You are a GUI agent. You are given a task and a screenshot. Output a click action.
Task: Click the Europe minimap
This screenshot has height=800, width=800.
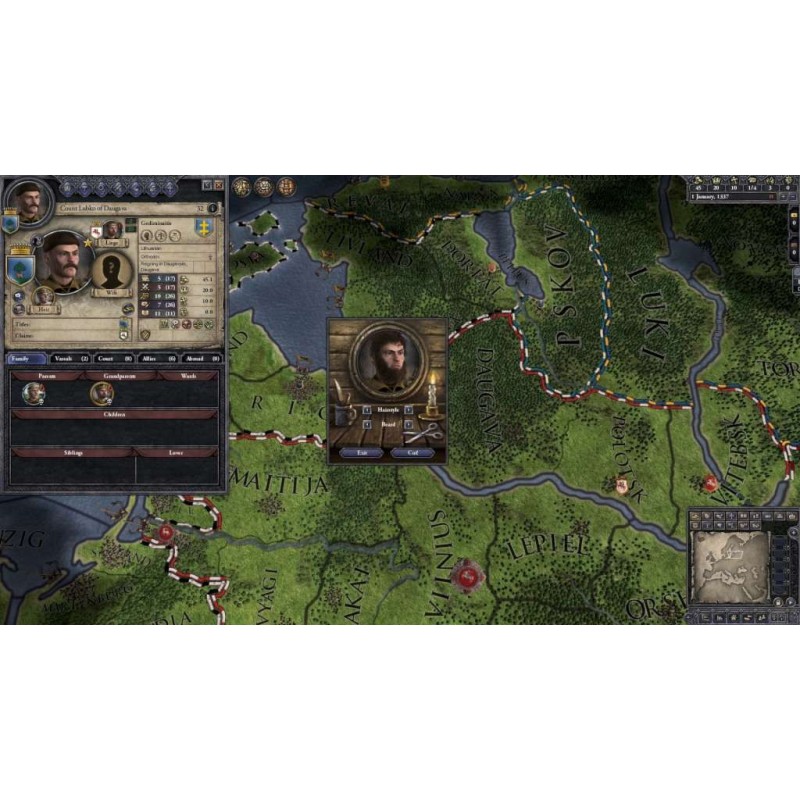(730, 567)
